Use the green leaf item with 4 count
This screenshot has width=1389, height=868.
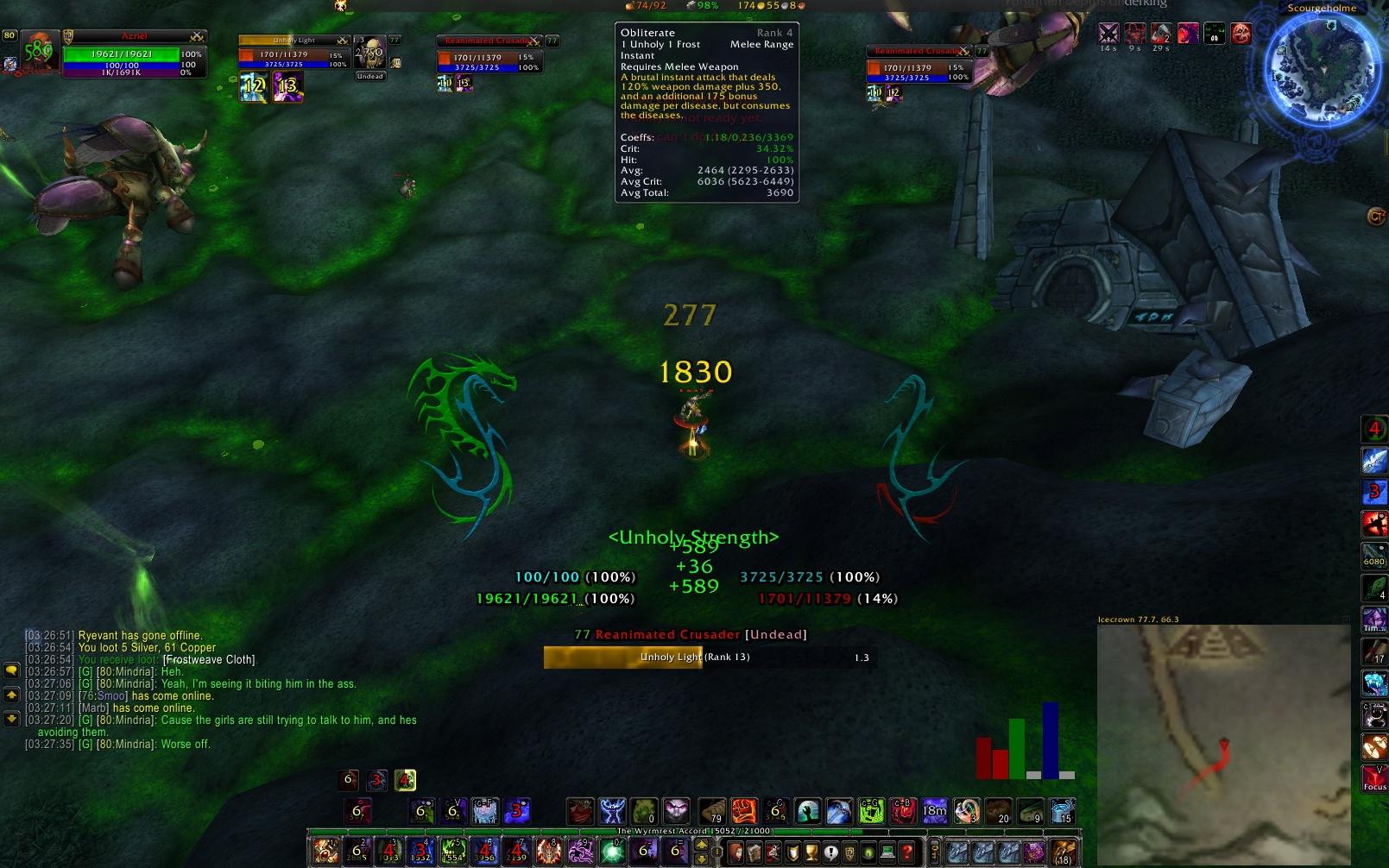[x=1374, y=588]
